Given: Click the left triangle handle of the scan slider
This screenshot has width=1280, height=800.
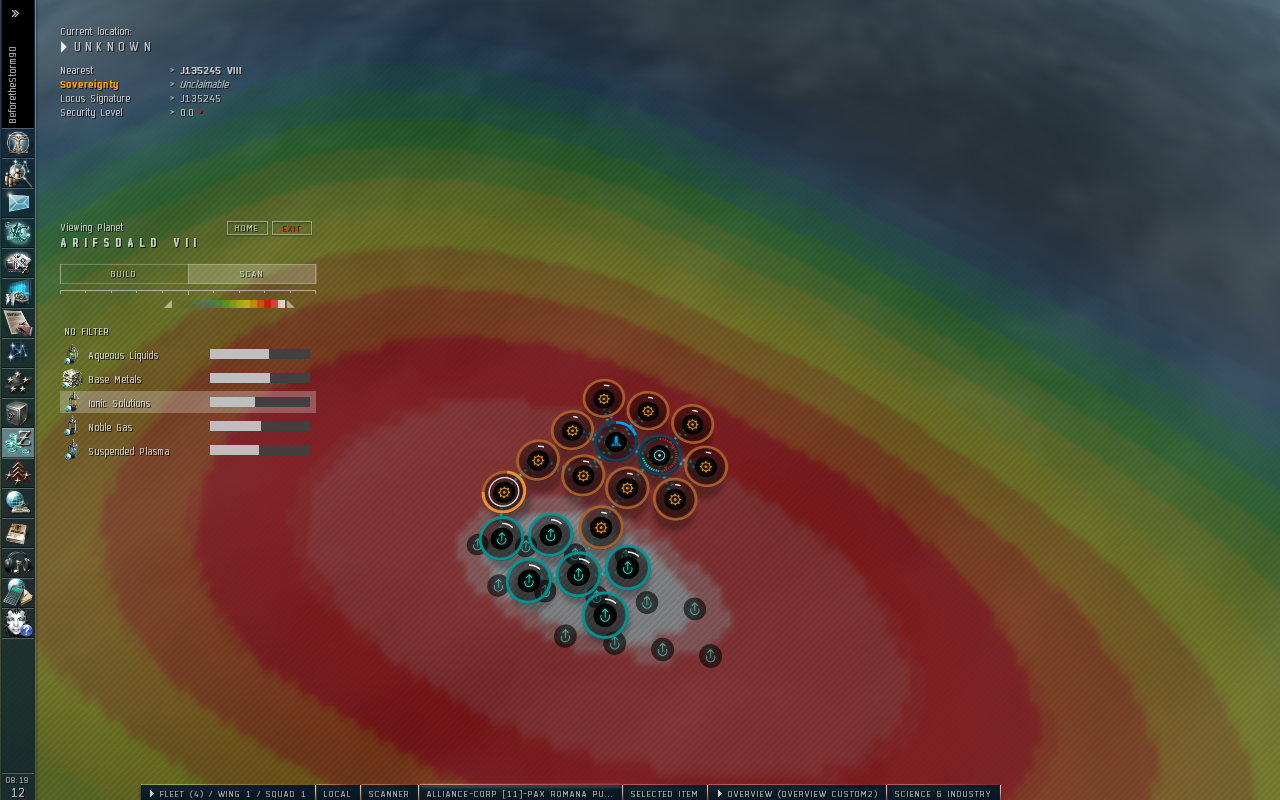Looking at the screenshot, I should (x=168, y=302).
